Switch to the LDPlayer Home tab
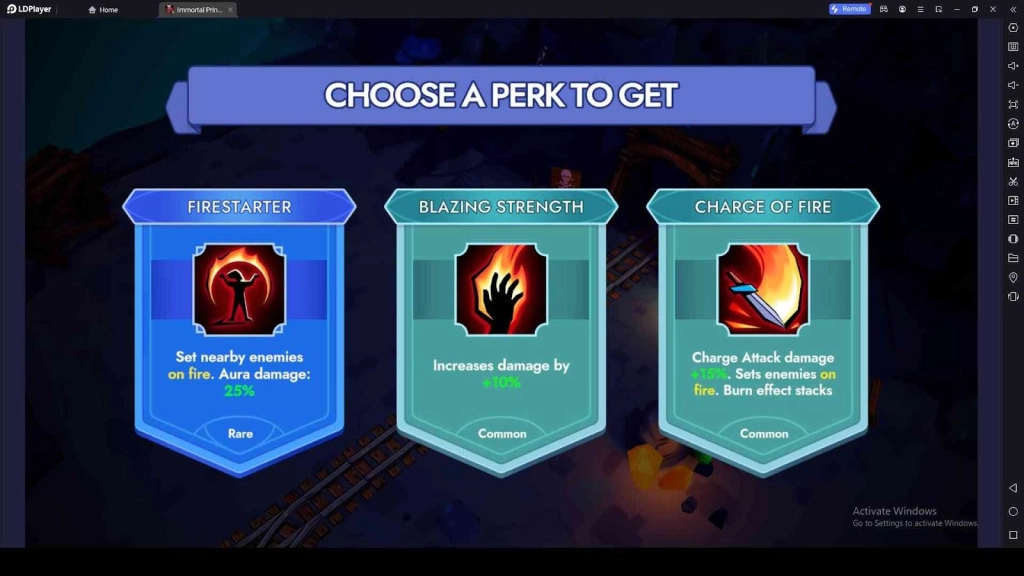 tap(104, 9)
